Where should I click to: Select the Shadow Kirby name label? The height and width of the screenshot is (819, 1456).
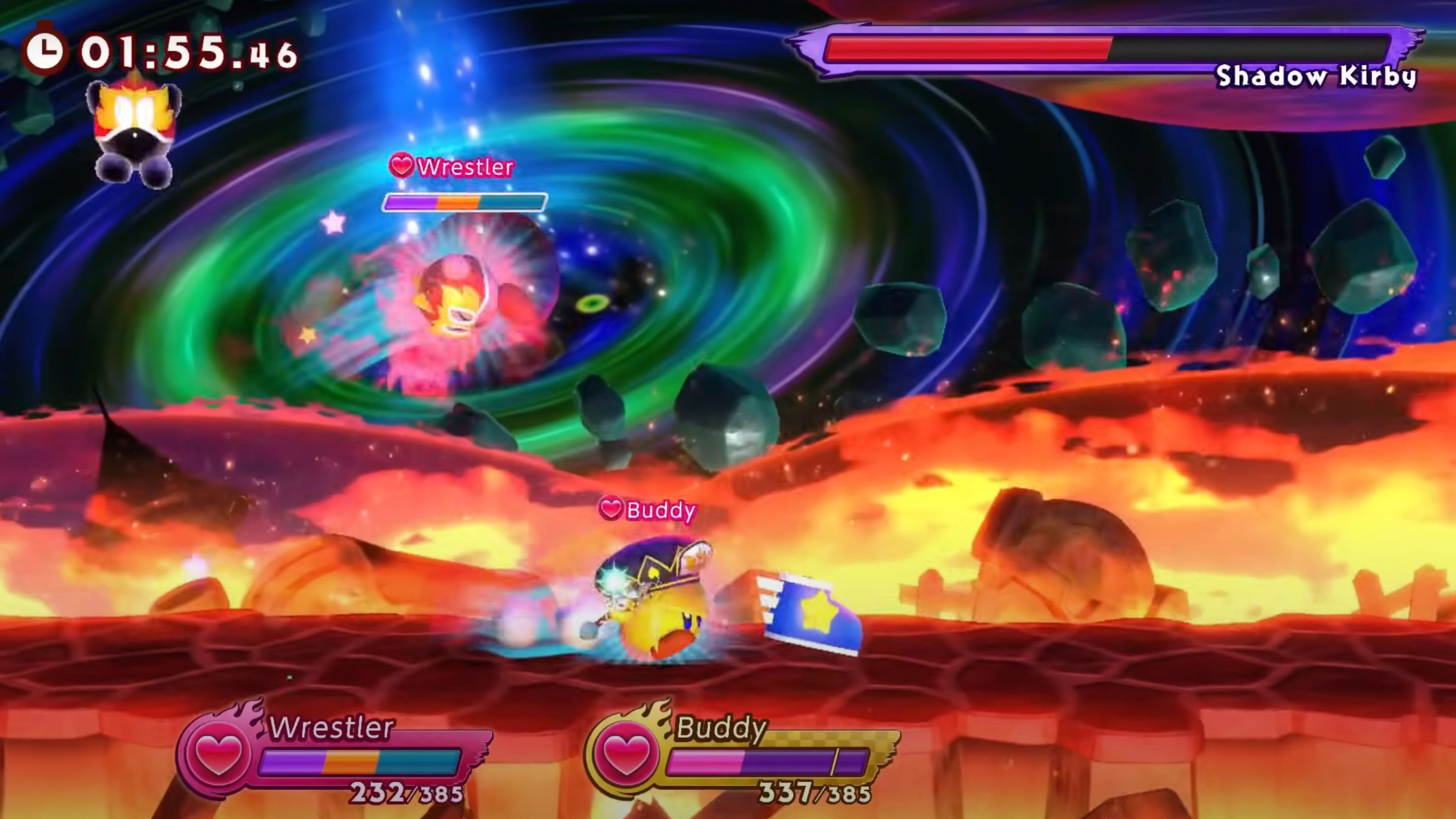pyautogui.click(x=1317, y=78)
